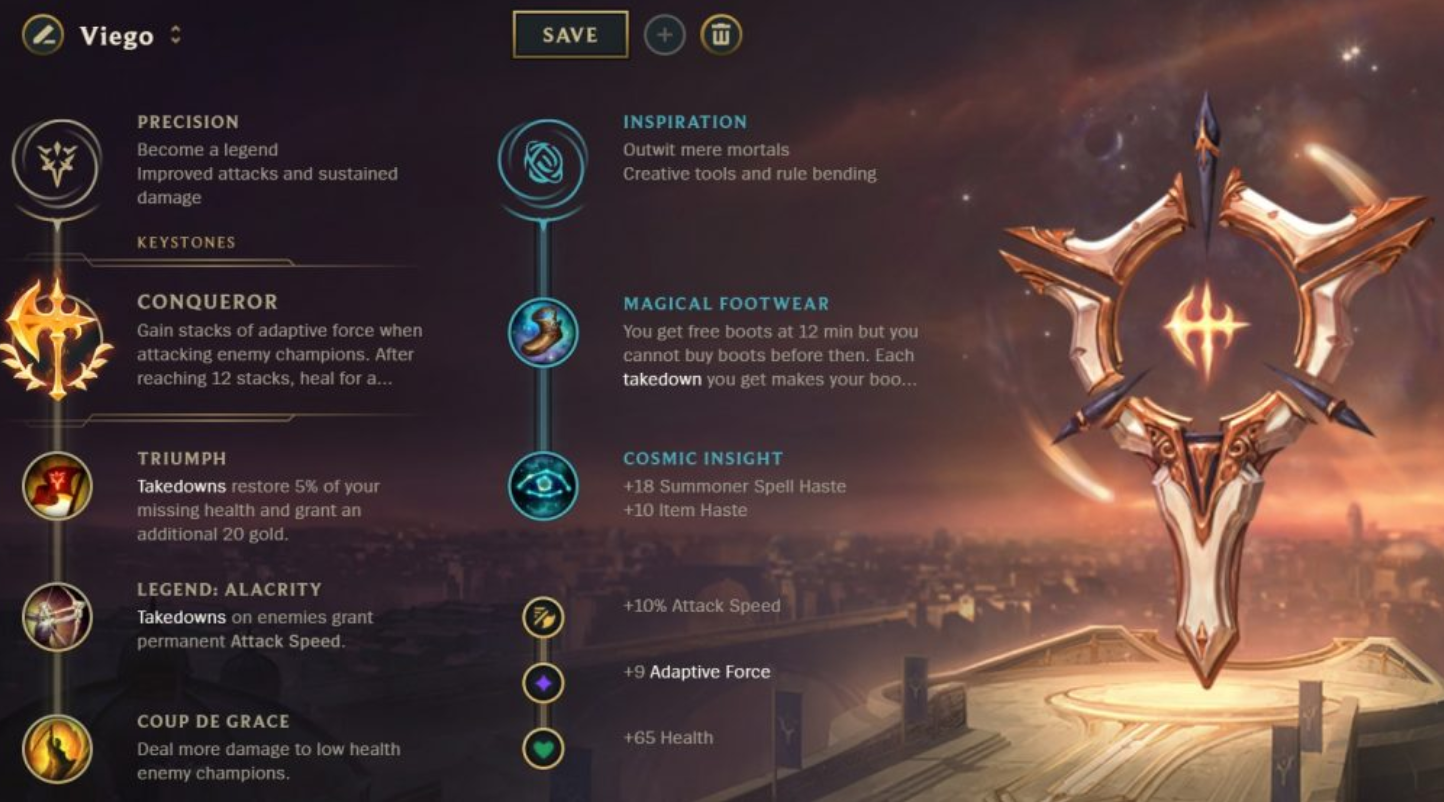This screenshot has width=1444, height=802.
Task: Create a new rune page
Action: click(x=663, y=33)
